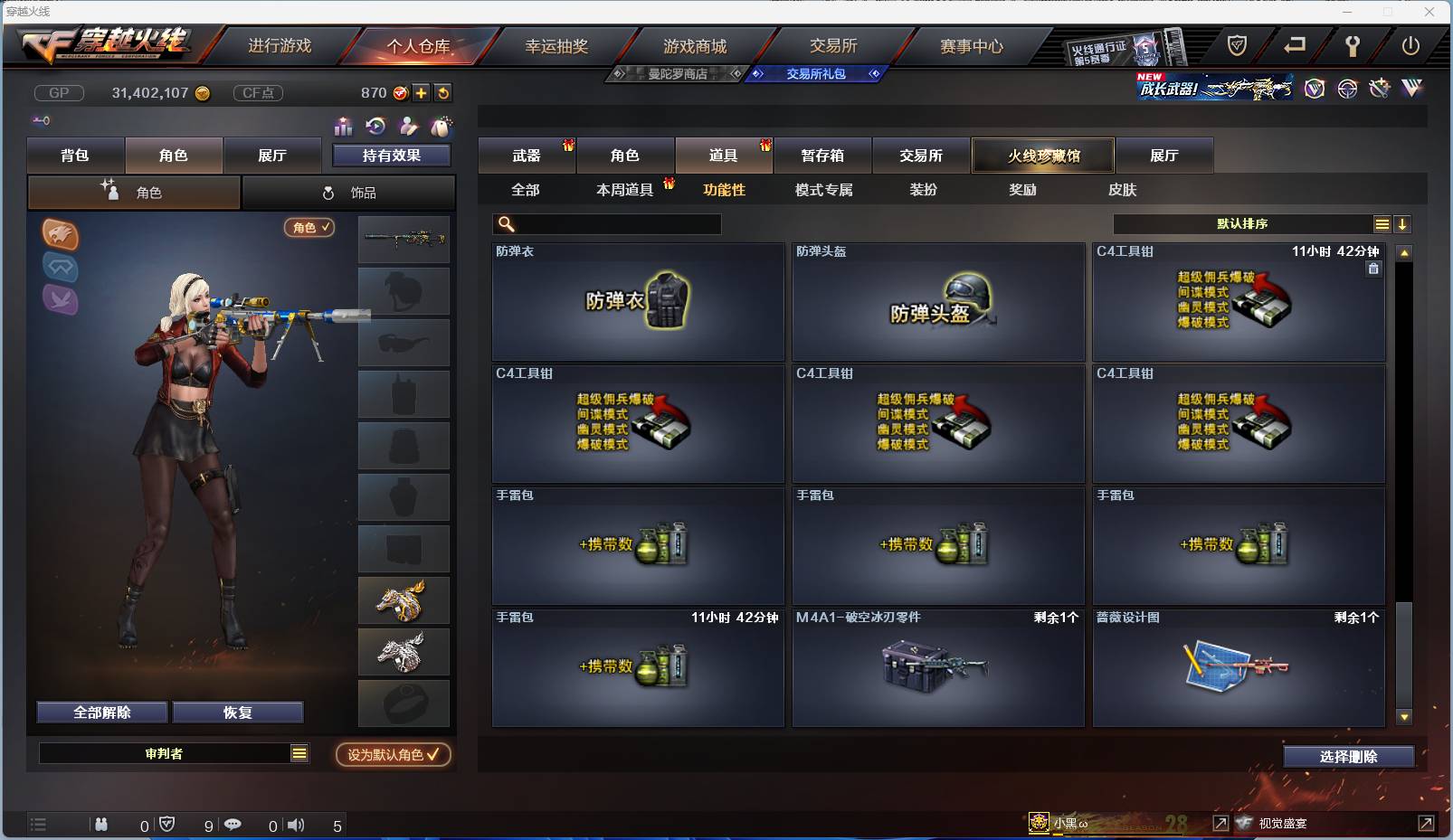Toggle the grid view icon near sort bar
Screen dimensions: 1453x840
[1382, 223]
